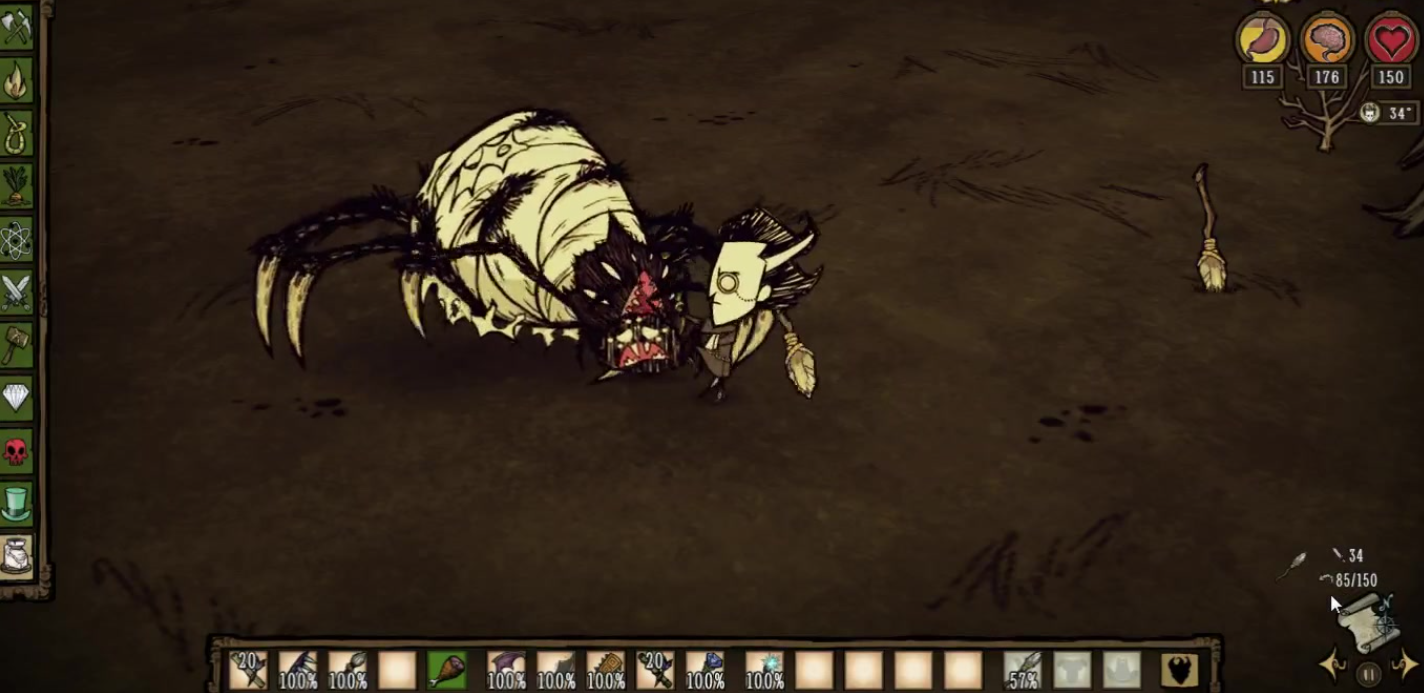Open the hammer Structures tab
The image size is (1424, 693).
17,346
